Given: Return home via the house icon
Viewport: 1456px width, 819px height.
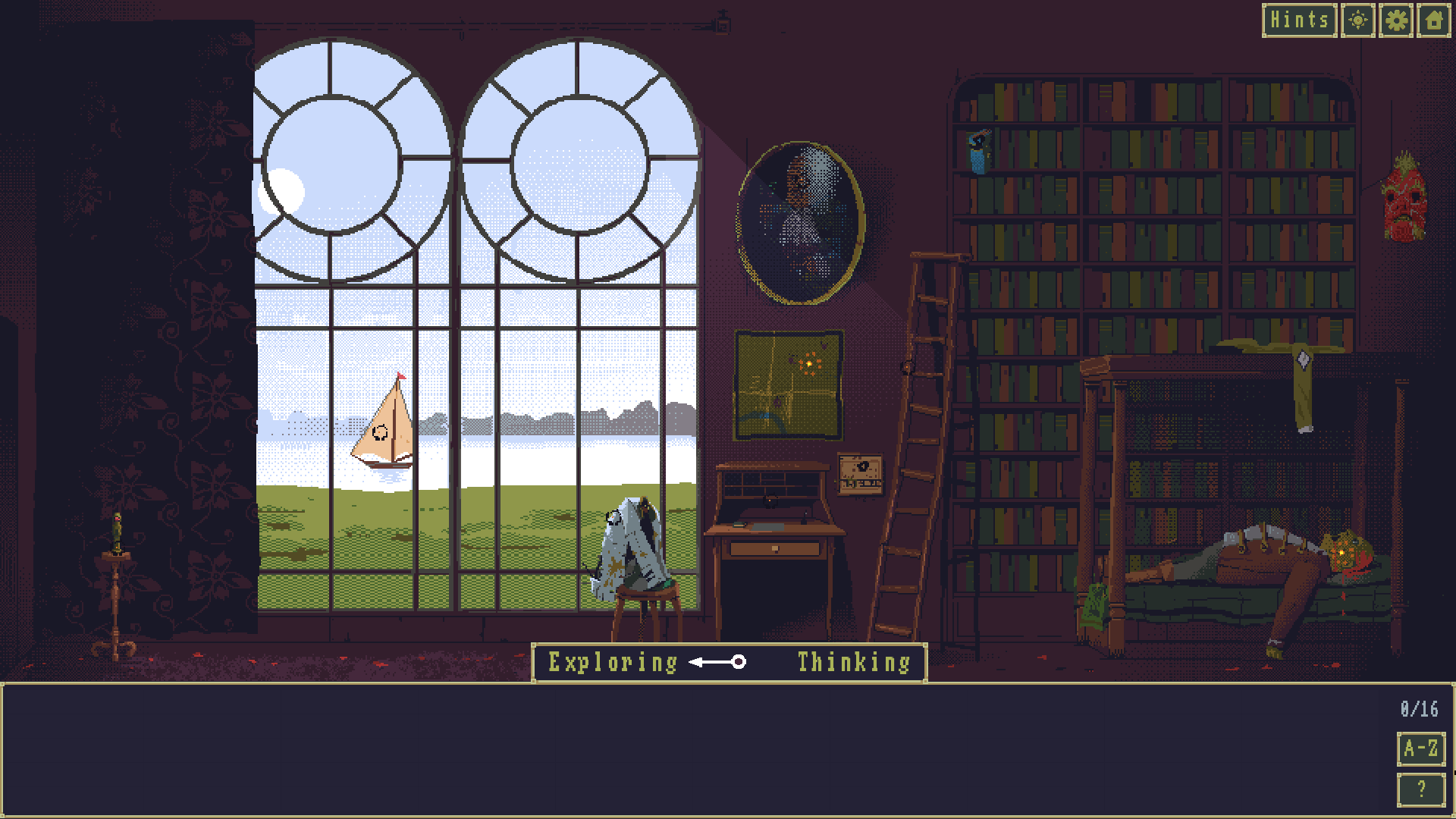Looking at the screenshot, I should click(x=1433, y=20).
